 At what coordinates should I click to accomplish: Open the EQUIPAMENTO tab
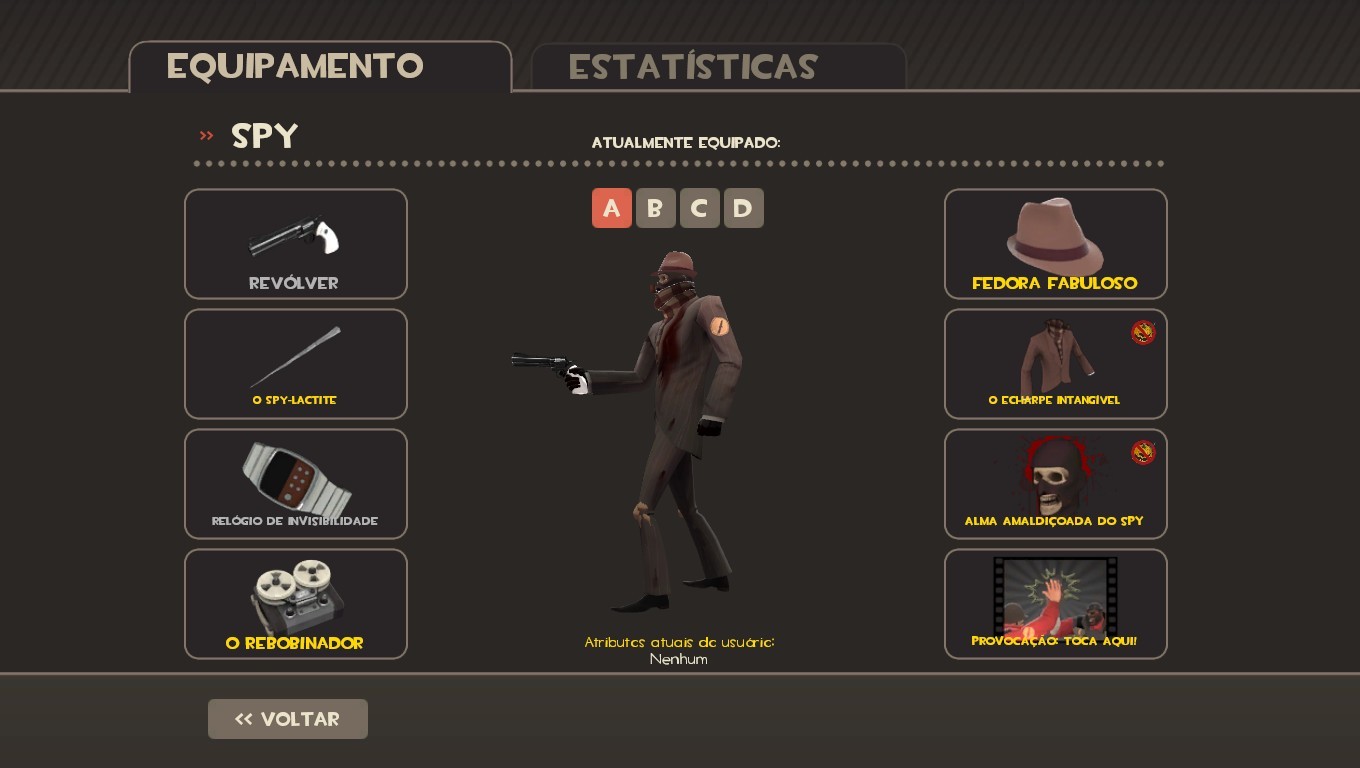tap(296, 67)
